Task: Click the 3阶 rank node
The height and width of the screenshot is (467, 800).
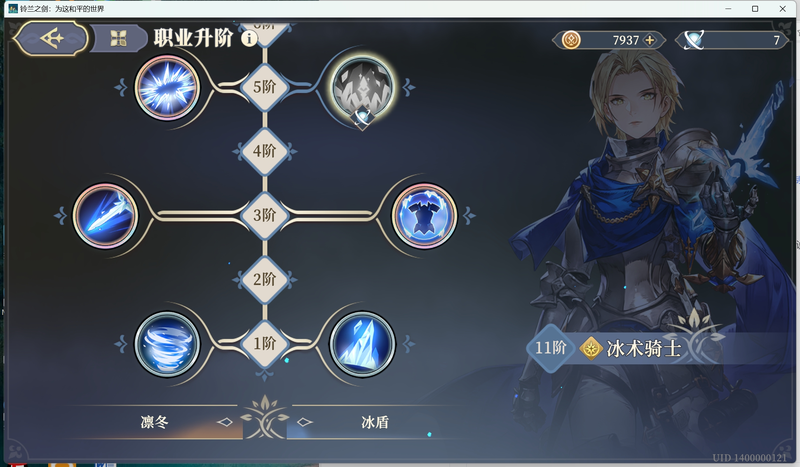Action: tap(264, 215)
